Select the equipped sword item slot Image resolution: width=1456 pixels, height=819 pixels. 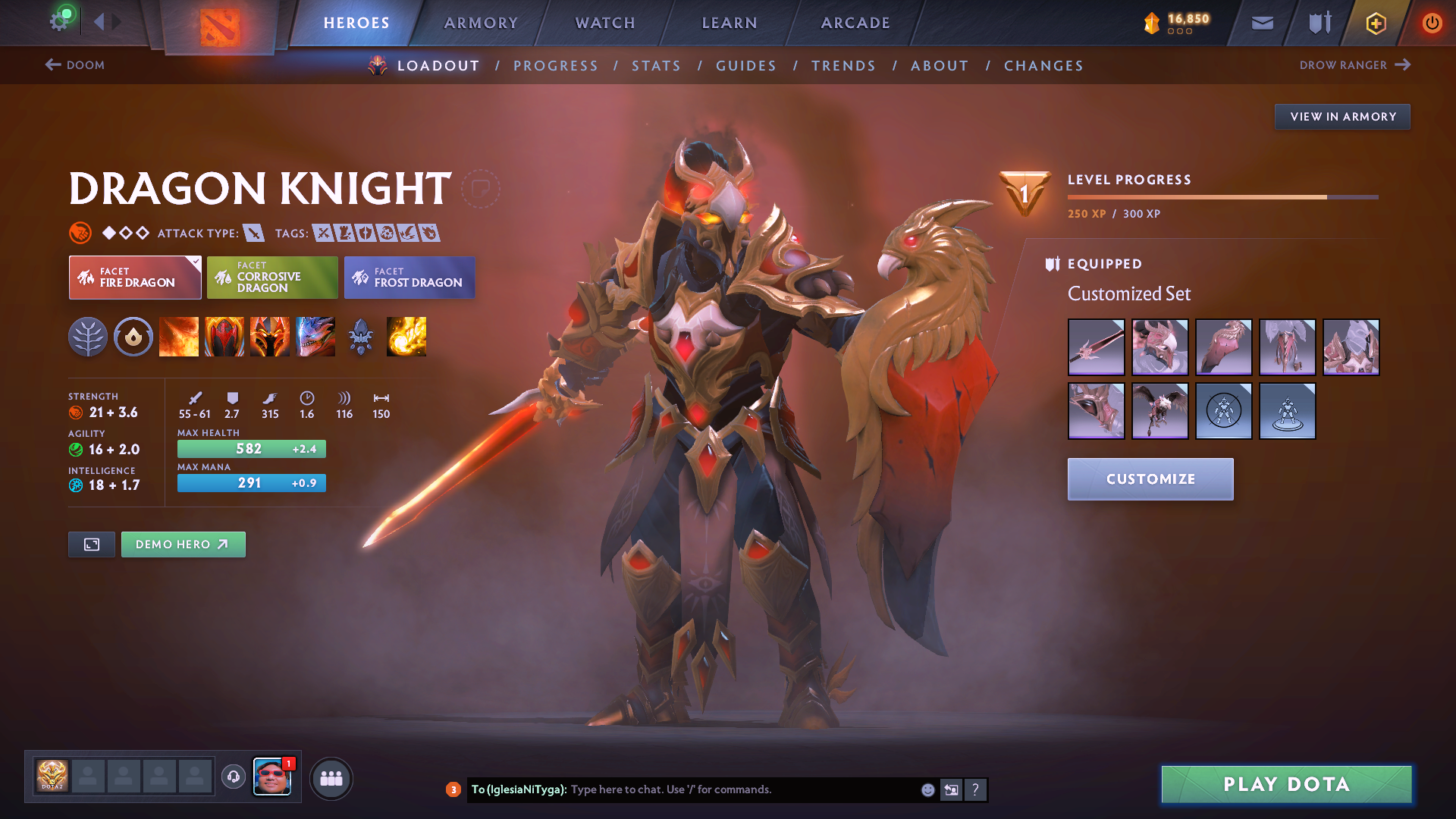tap(1096, 347)
